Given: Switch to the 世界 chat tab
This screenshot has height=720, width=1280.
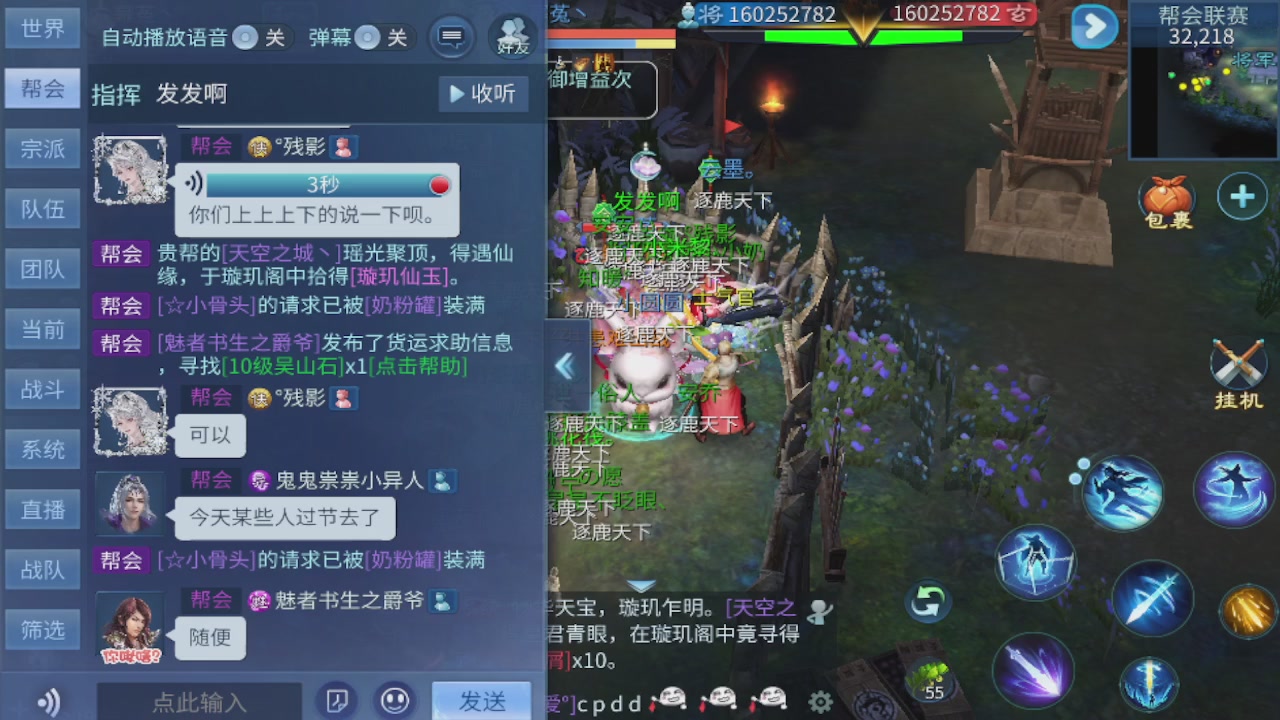Looking at the screenshot, I should (42, 28).
